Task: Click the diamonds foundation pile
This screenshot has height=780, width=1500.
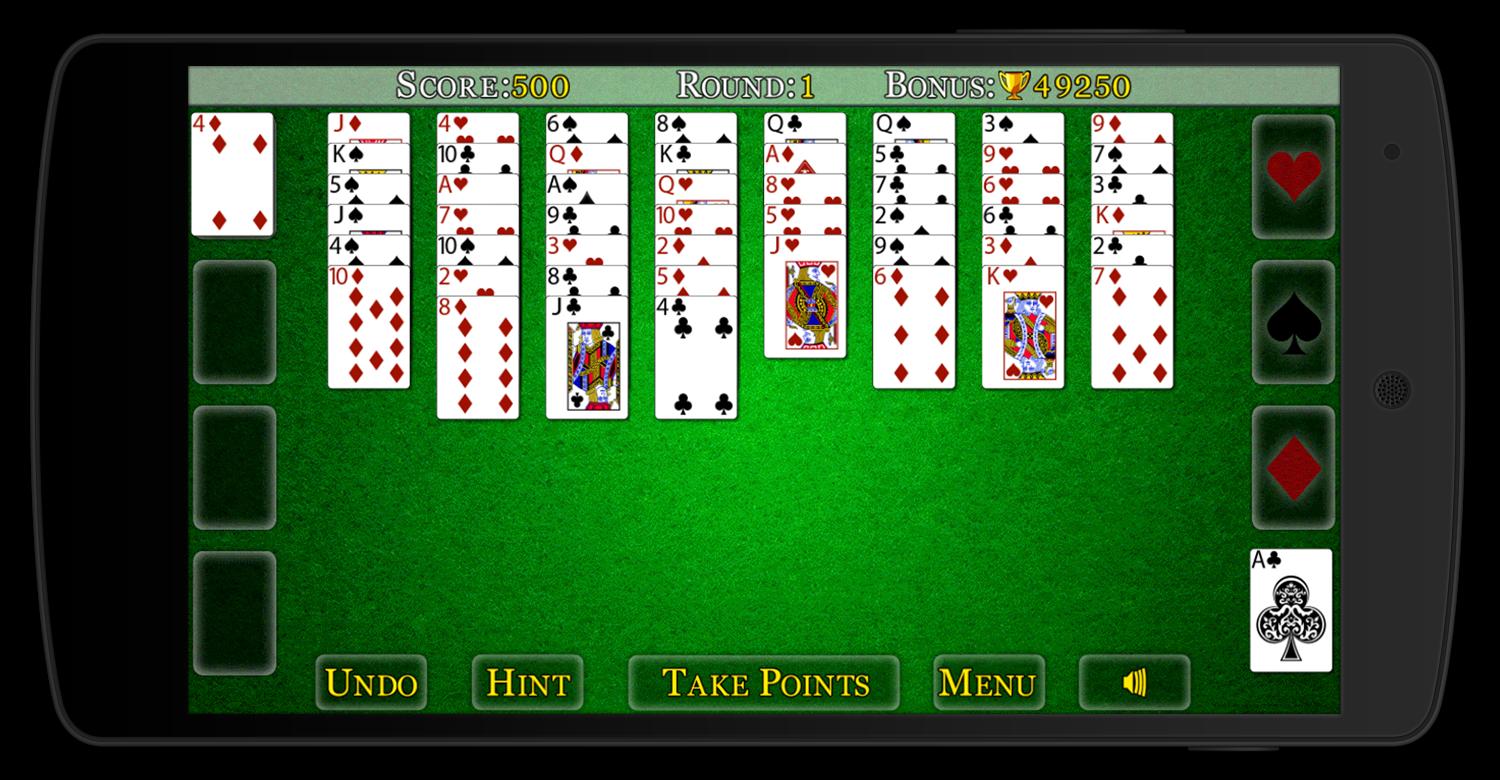Action: (x=1292, y=468)
